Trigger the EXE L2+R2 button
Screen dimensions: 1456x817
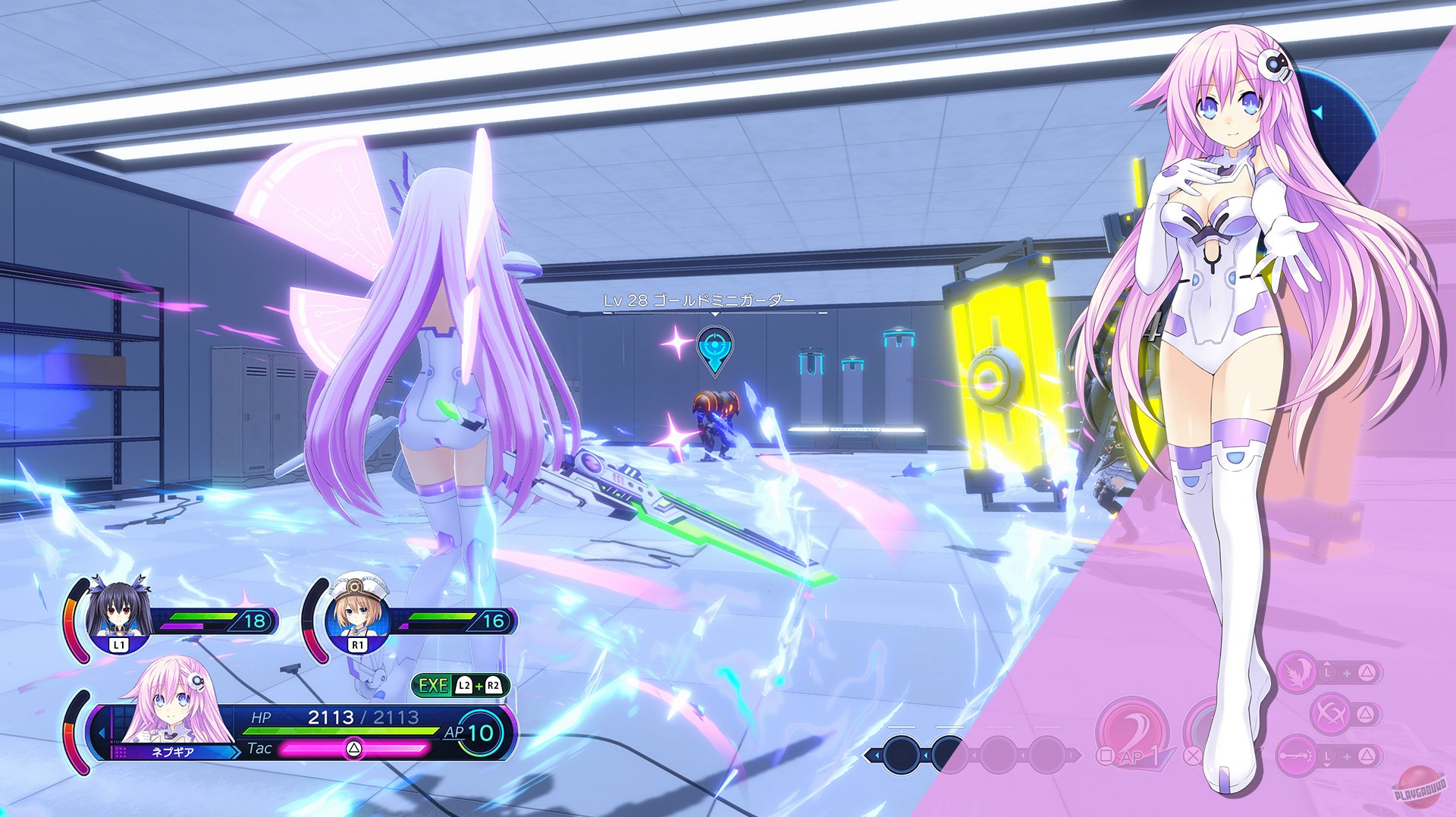(463, 685)
